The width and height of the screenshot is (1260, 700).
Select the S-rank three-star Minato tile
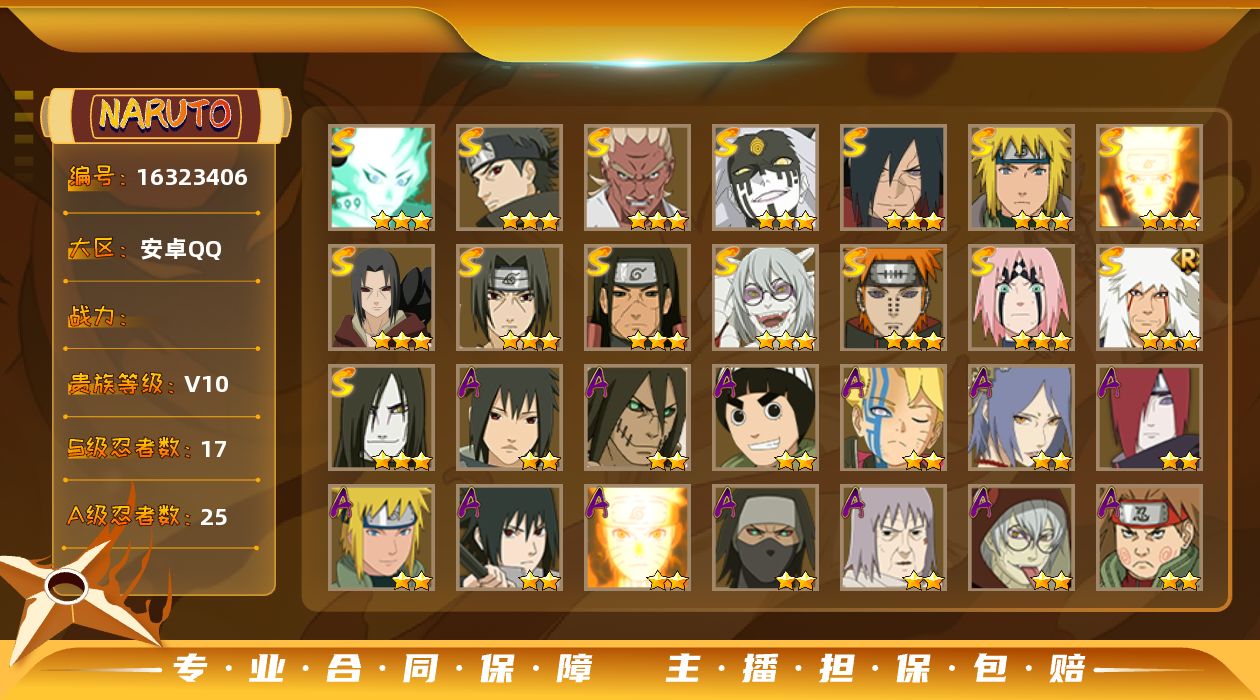[x=1021, y=177]
